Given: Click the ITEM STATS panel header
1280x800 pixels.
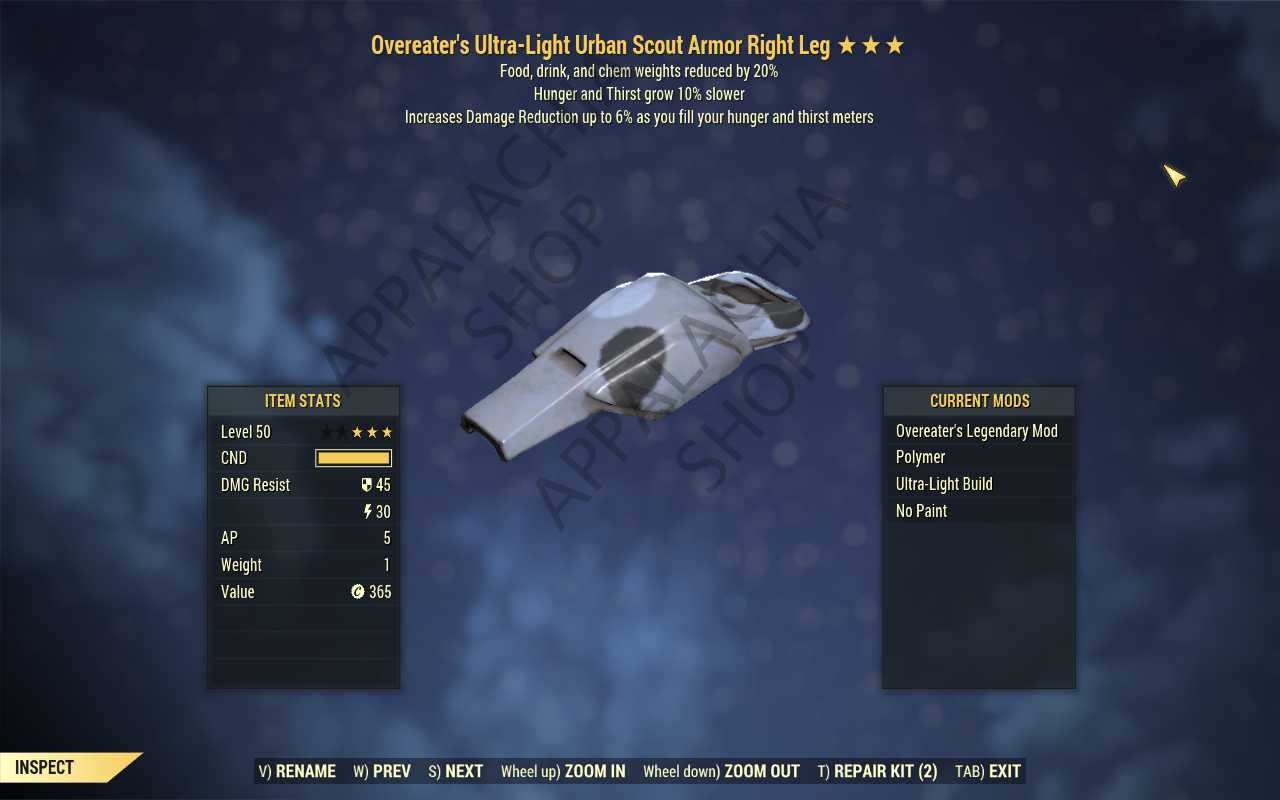Looking at the screenshot, I should 303,401.
